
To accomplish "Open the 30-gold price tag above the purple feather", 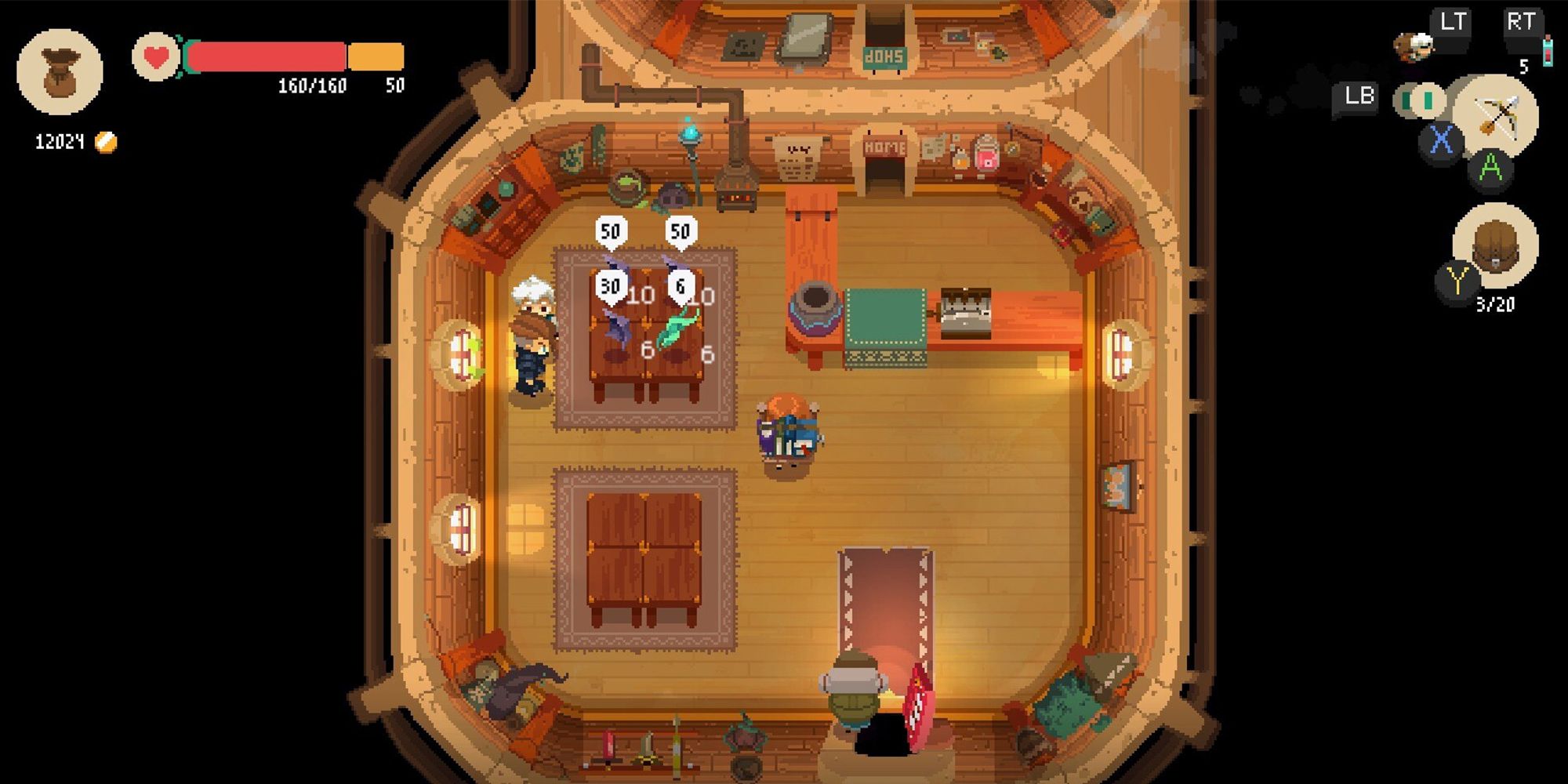I will point(611,285).
